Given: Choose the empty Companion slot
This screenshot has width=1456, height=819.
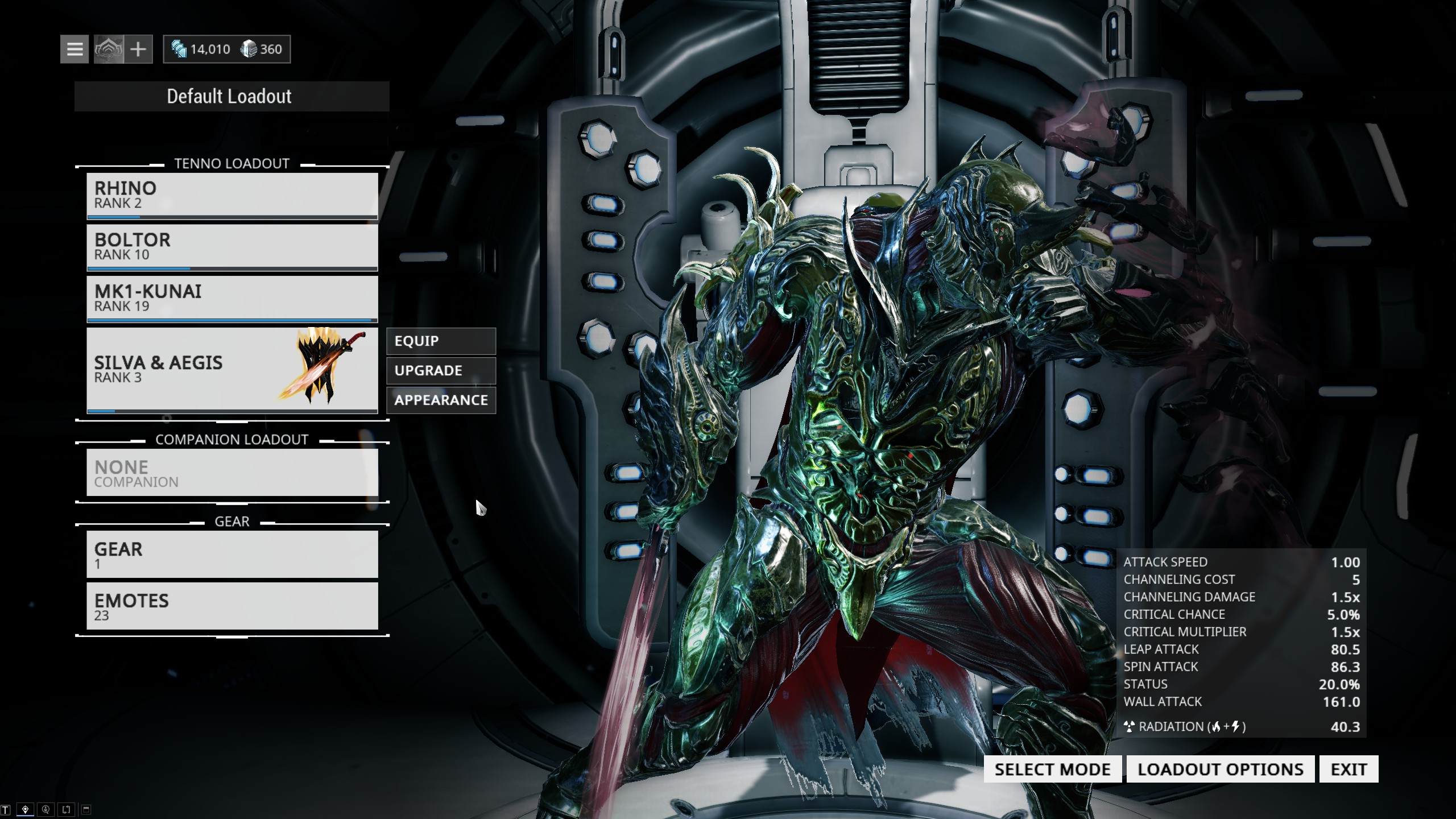Looking at the screenshot, I should pos(232,473).
